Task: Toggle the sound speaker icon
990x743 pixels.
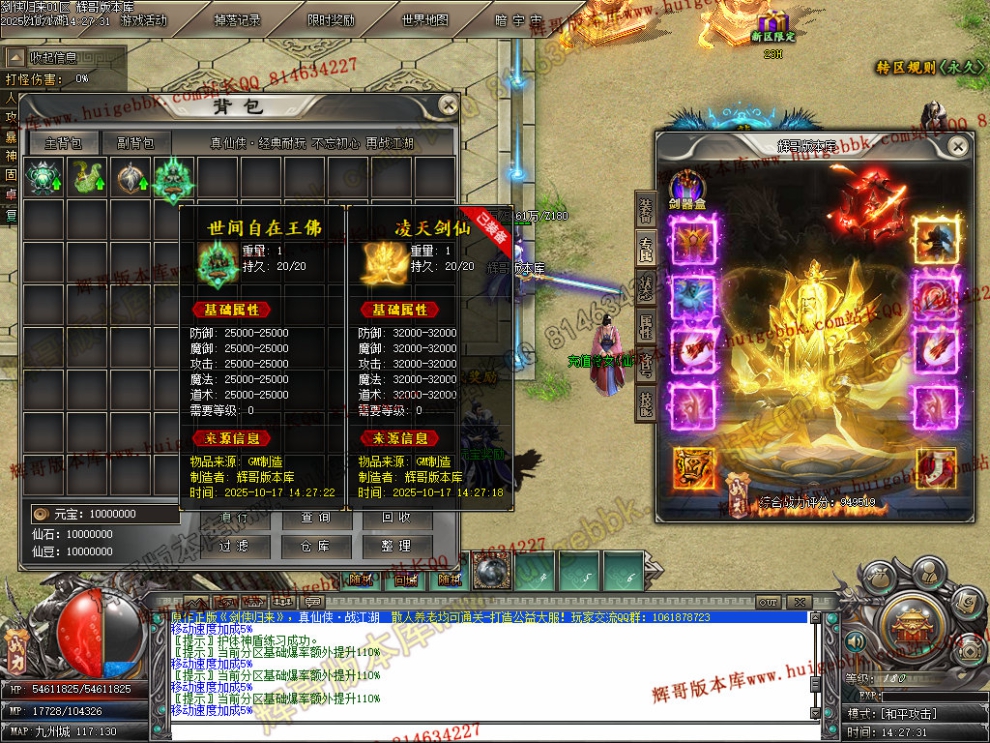Action: [857, 641]
